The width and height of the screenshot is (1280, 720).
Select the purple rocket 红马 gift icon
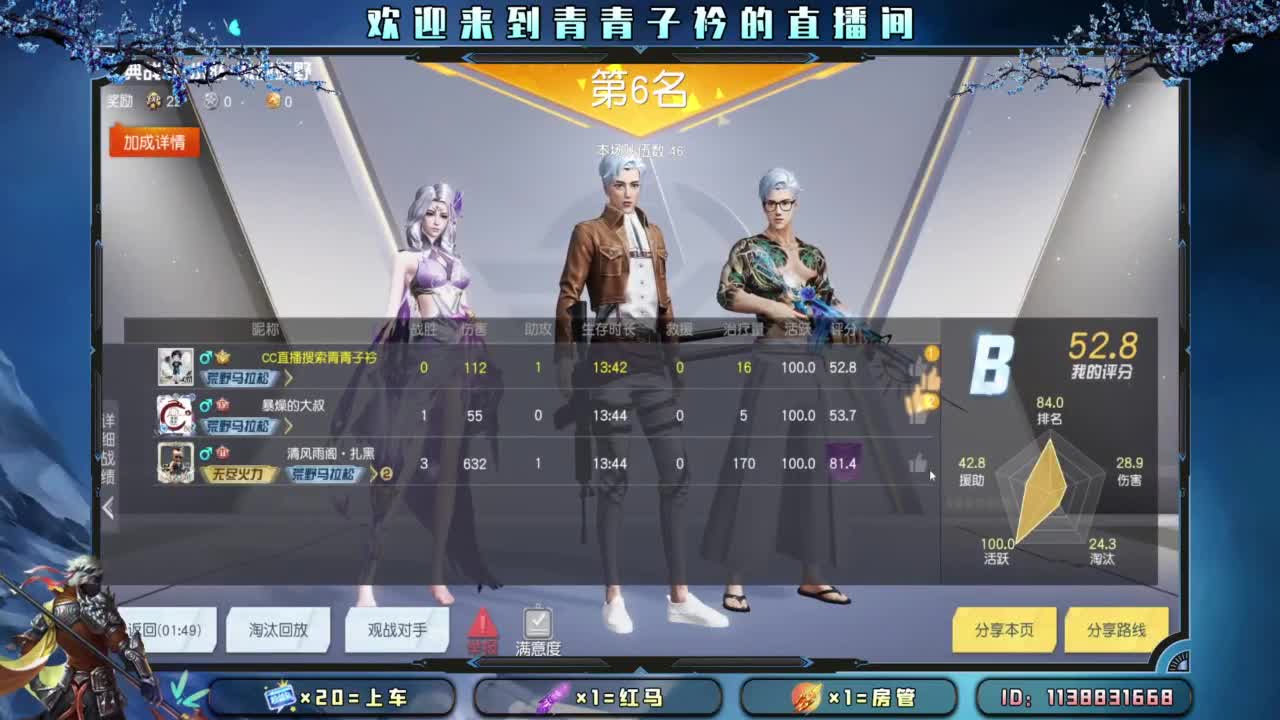coord(552,697)
